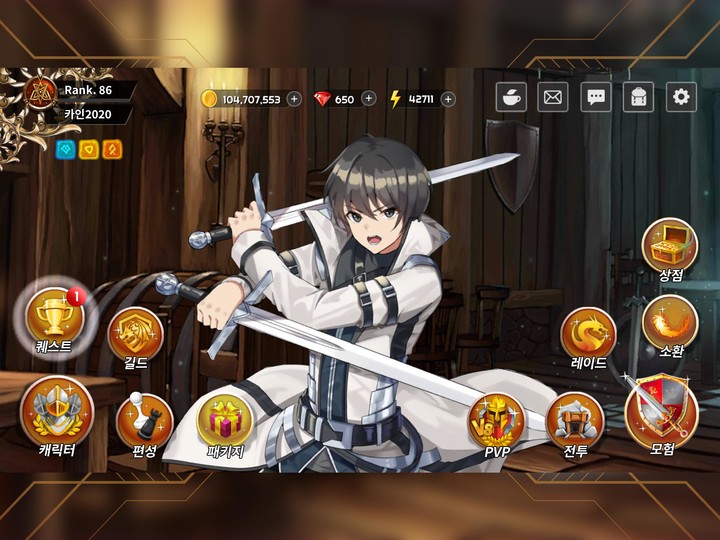Open the 소환 (Summon) menu
Screen dimensions: 720x540
pos(670,323)
